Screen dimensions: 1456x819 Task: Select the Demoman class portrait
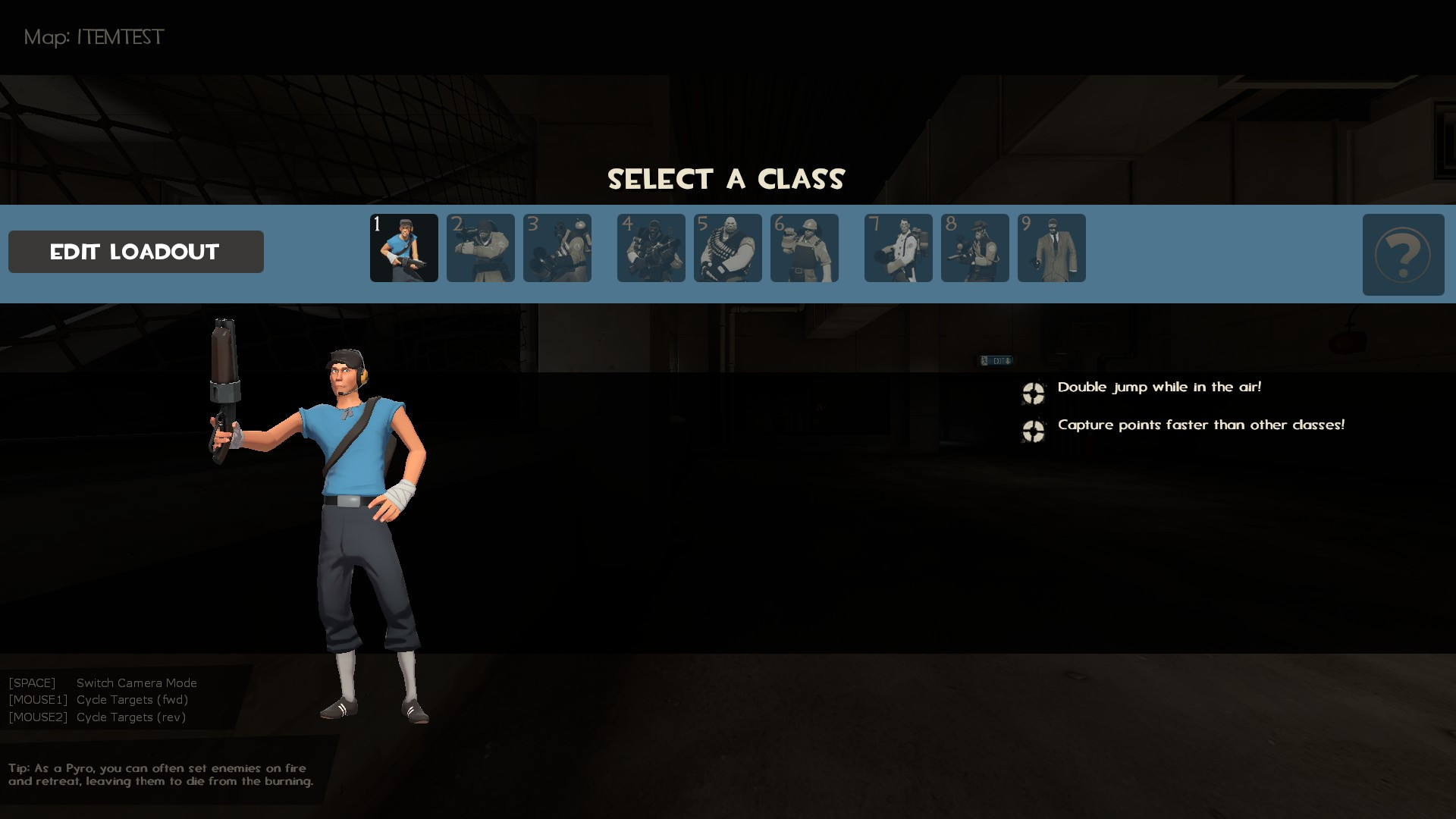click(x=651, y=248)
